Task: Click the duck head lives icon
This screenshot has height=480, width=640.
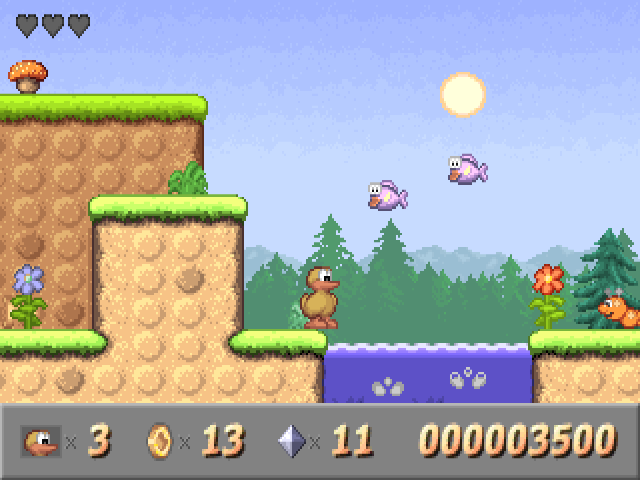Action: tap(41, 440)
